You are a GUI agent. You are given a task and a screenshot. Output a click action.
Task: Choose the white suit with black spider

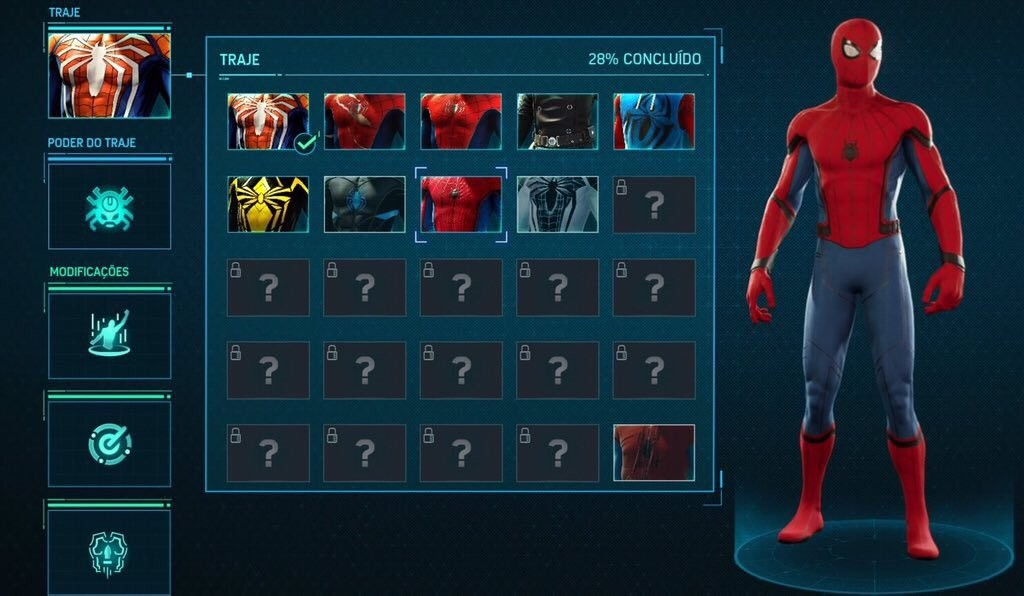[557, 204]
